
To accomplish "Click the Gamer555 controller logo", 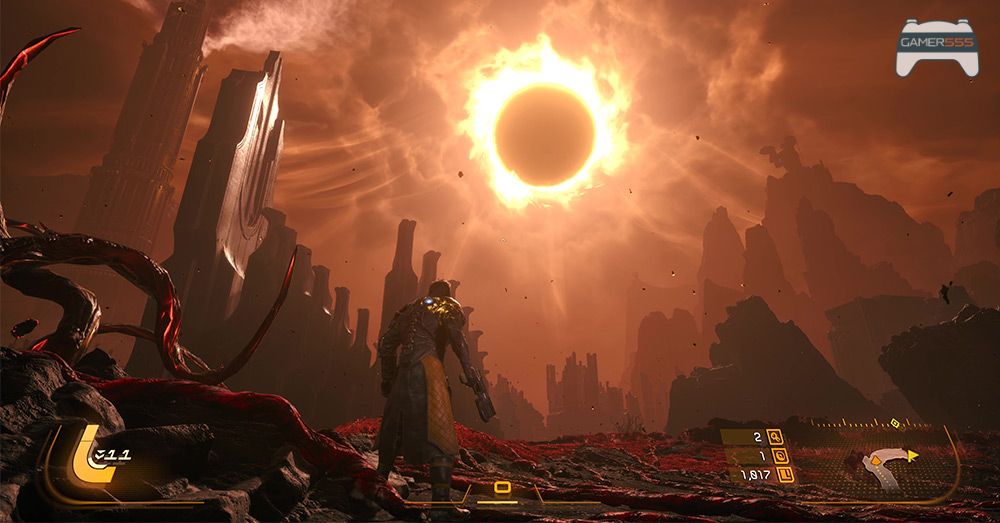I will [936, 46].
